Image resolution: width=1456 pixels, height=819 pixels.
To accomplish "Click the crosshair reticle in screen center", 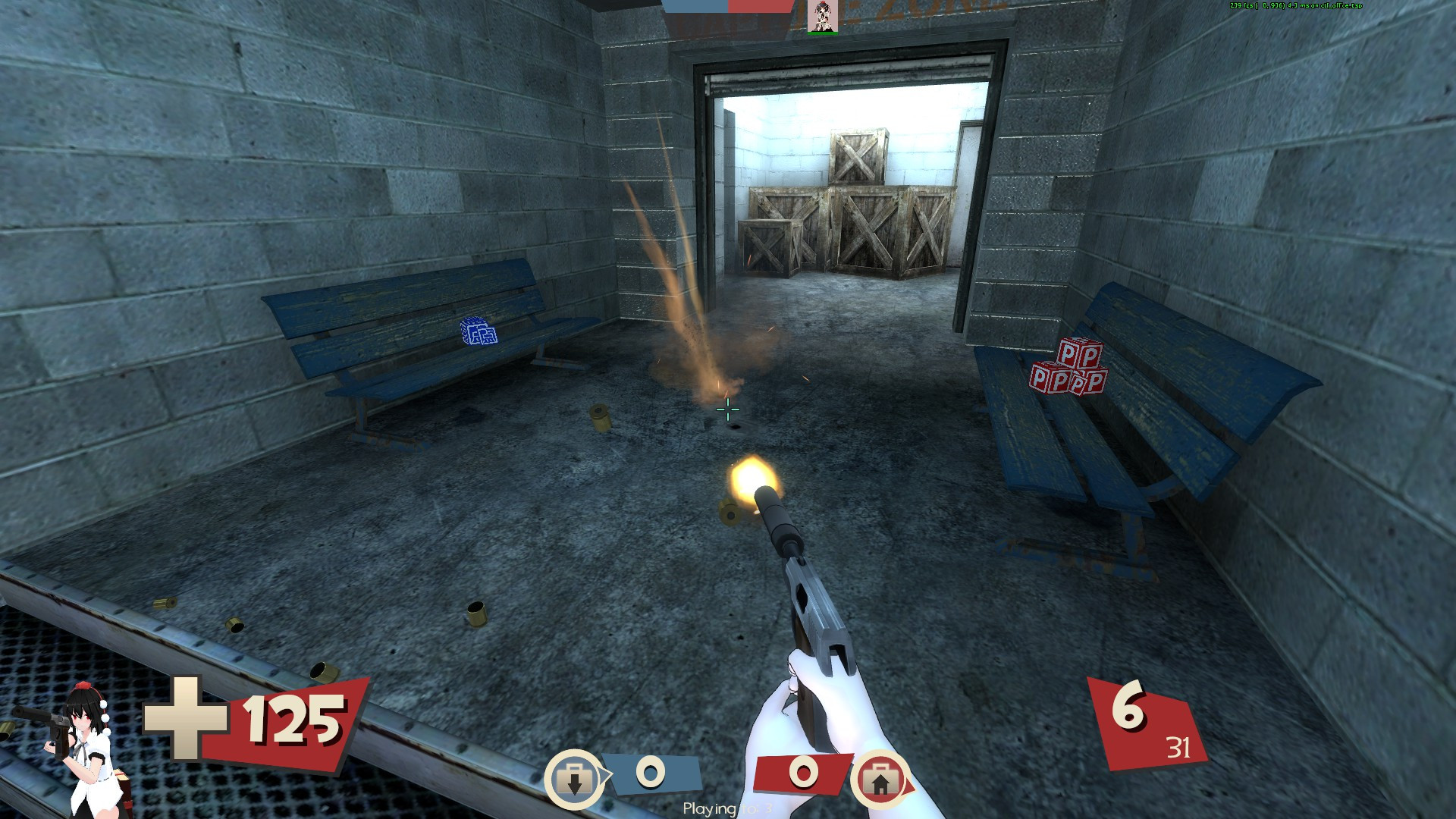I will pos(726,409).
